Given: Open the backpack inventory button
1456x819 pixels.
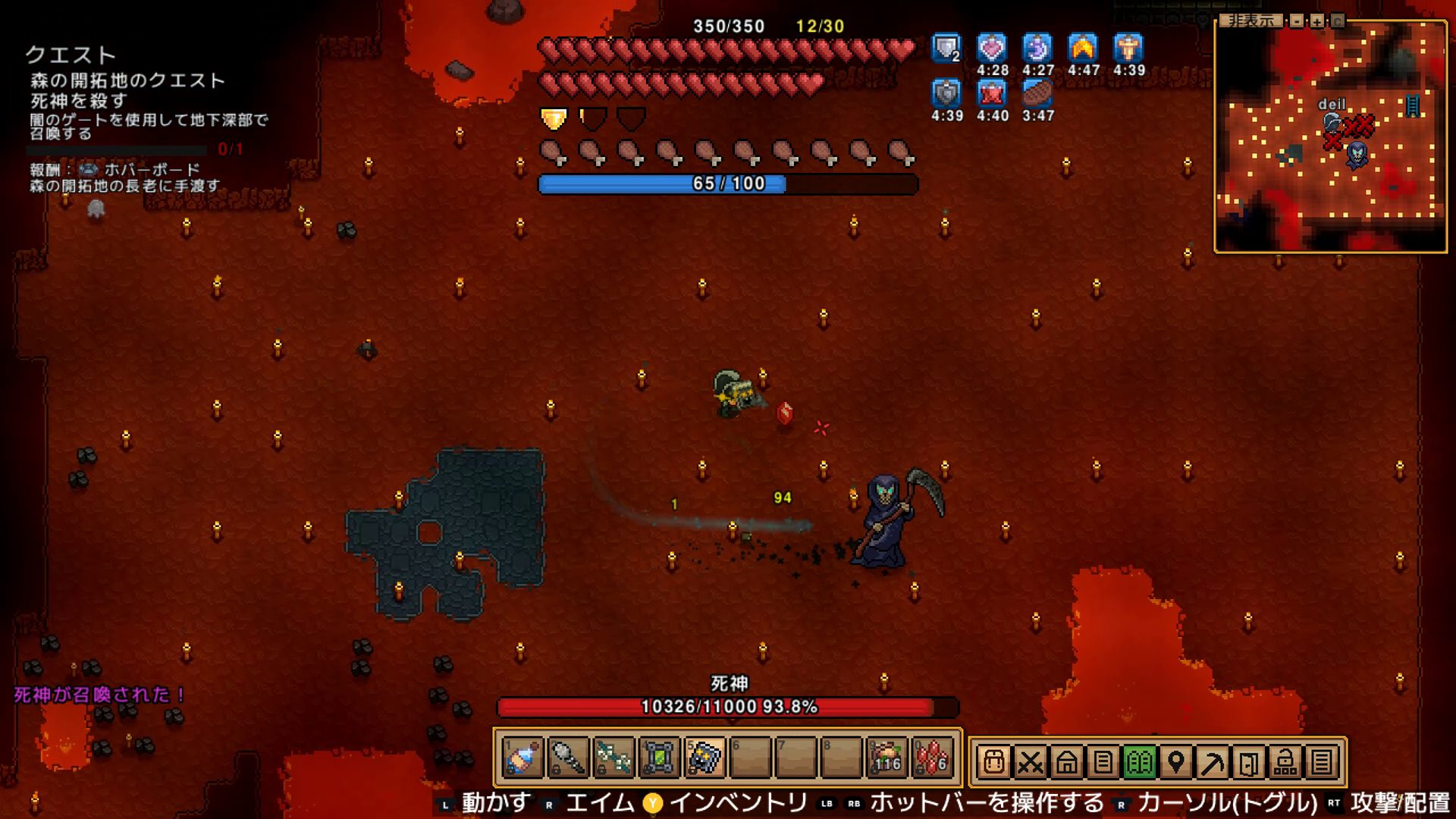Looking at the screenshot, I should point(993,761).
